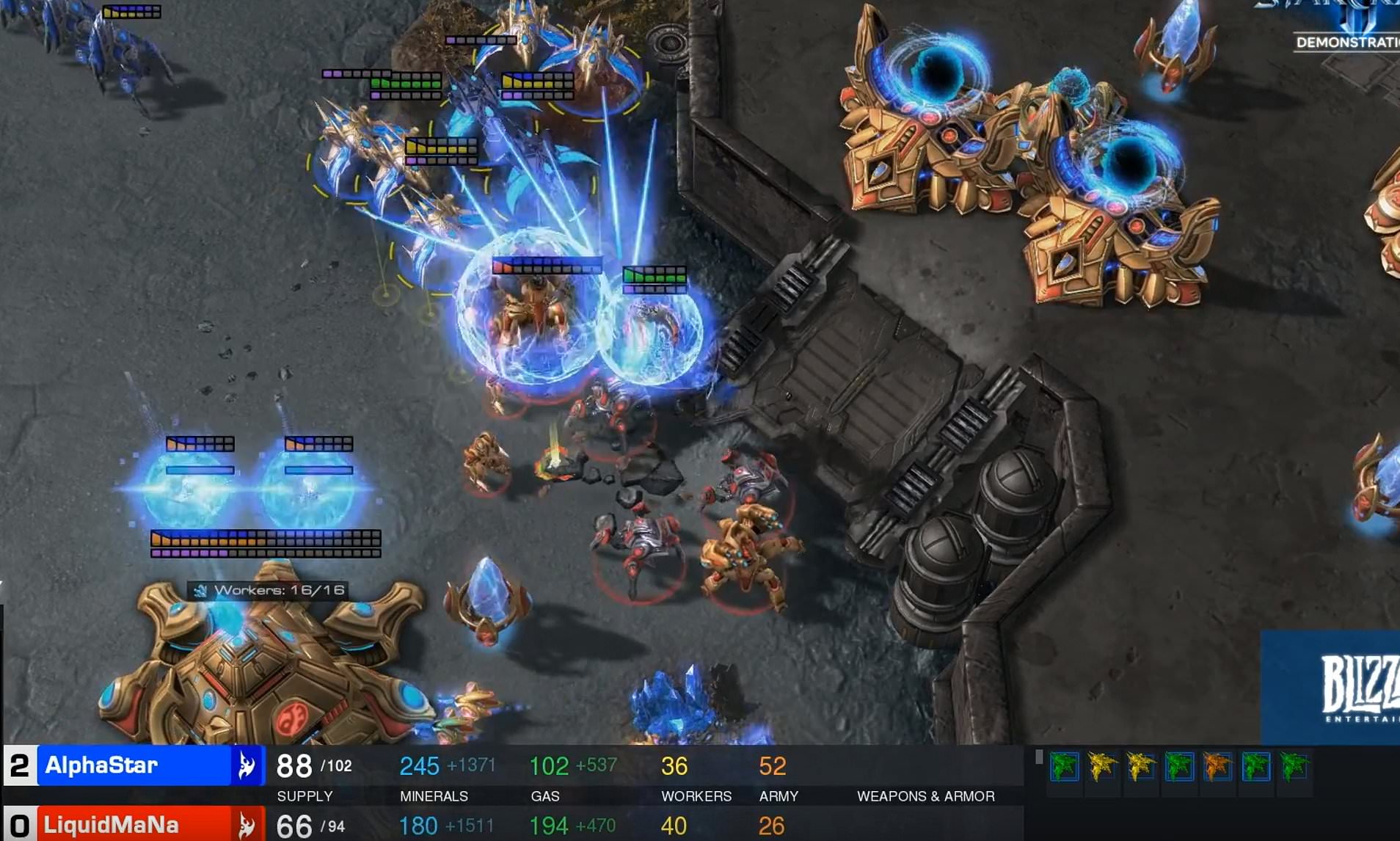1400x841 pixels.
Task: Click LiquidMaNa's Protoss faction emblem
Action: point(247,824)
